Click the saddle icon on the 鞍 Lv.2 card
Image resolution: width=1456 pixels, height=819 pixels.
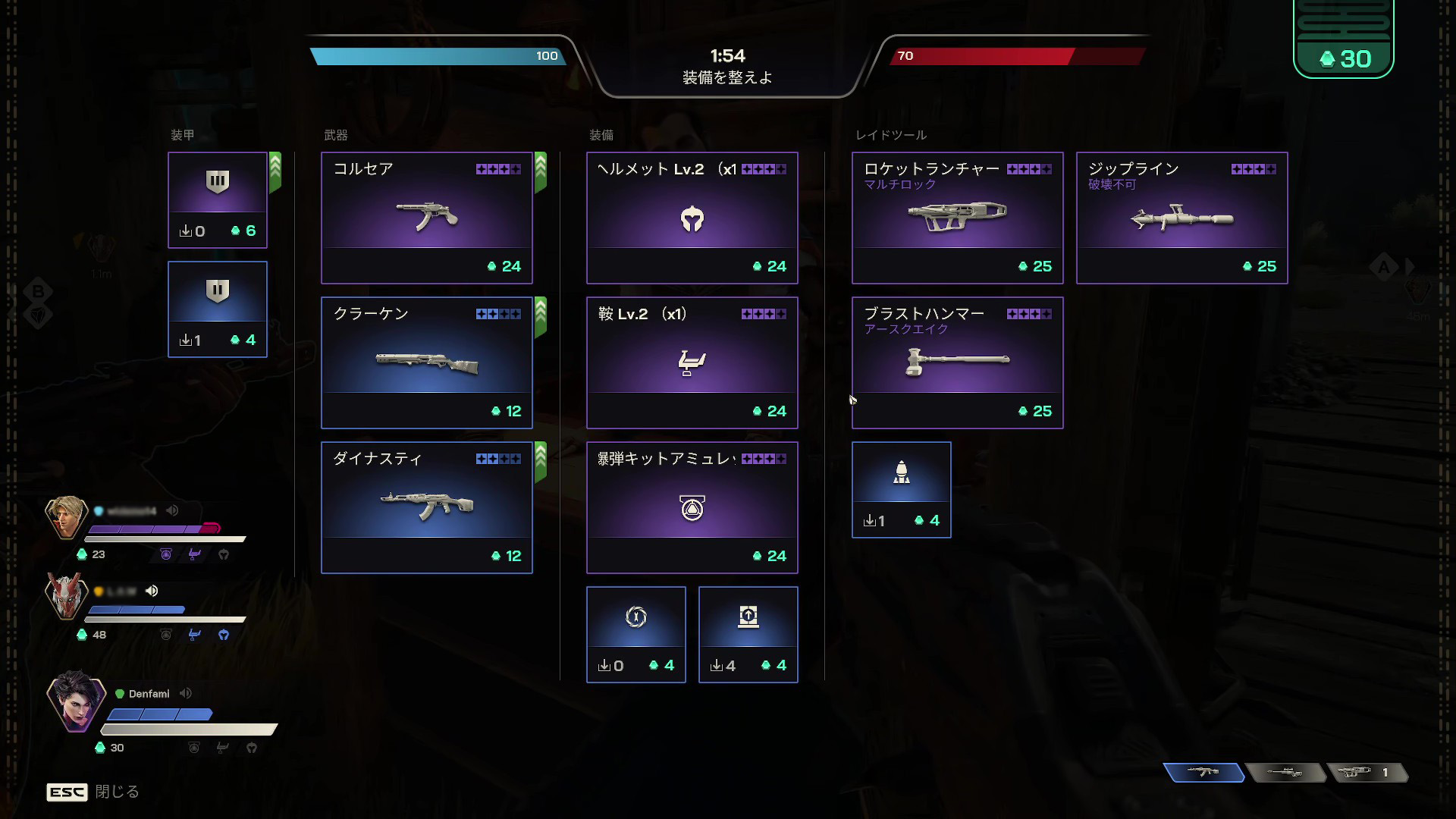click(x=692, y=362)
